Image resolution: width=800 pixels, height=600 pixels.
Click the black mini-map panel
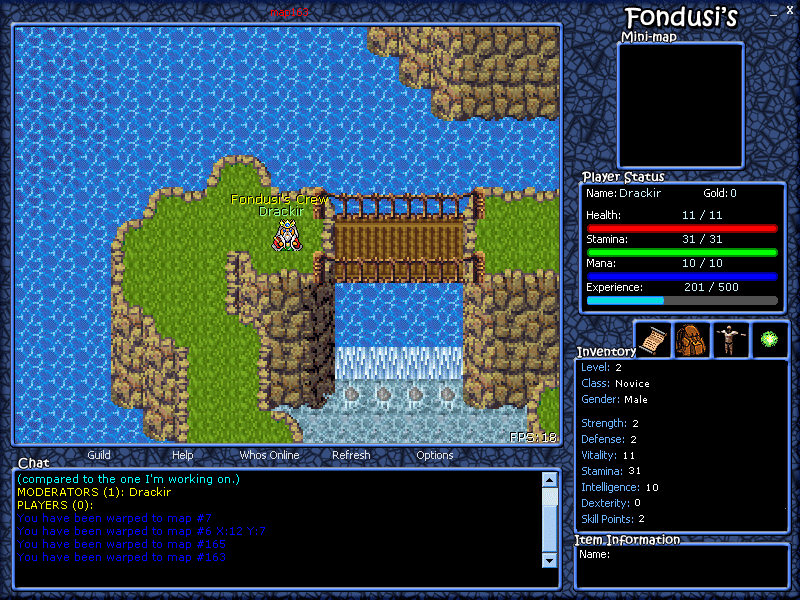[x=680, y=105]
